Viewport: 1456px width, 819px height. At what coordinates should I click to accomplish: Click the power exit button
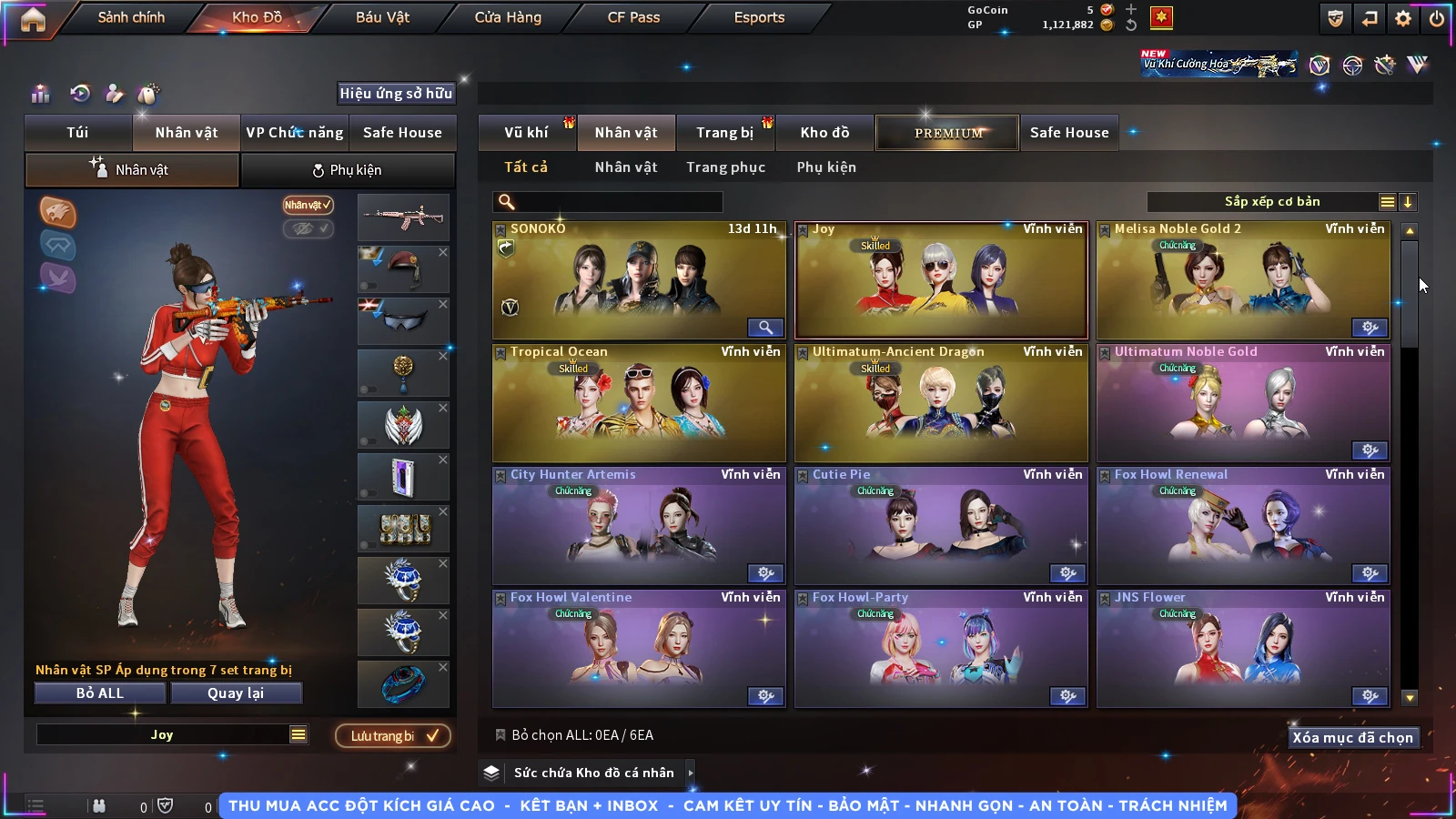click(x=1437, y=18)
